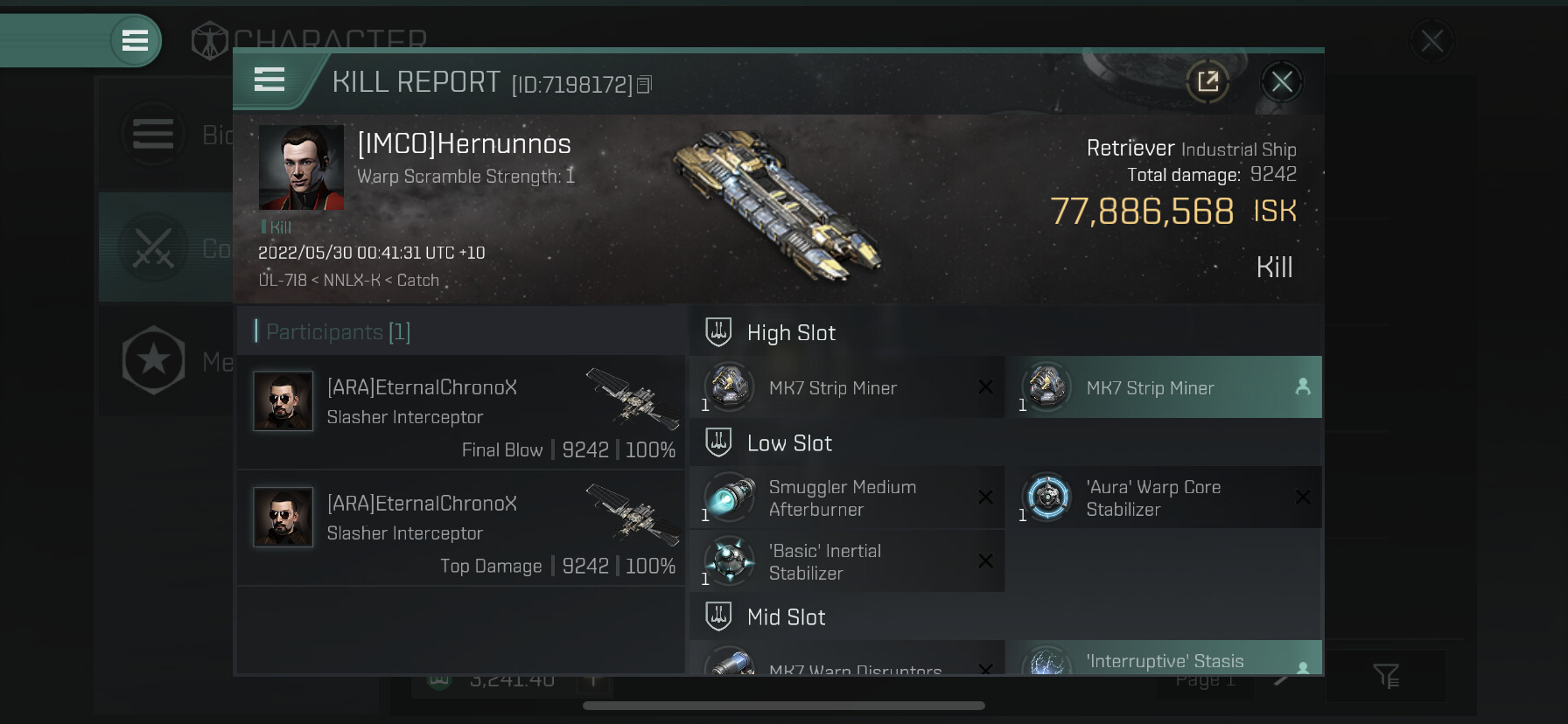This screenshot has width=1568, height=724.
Task: Copy the kill report ID
Action: (645, 84)
